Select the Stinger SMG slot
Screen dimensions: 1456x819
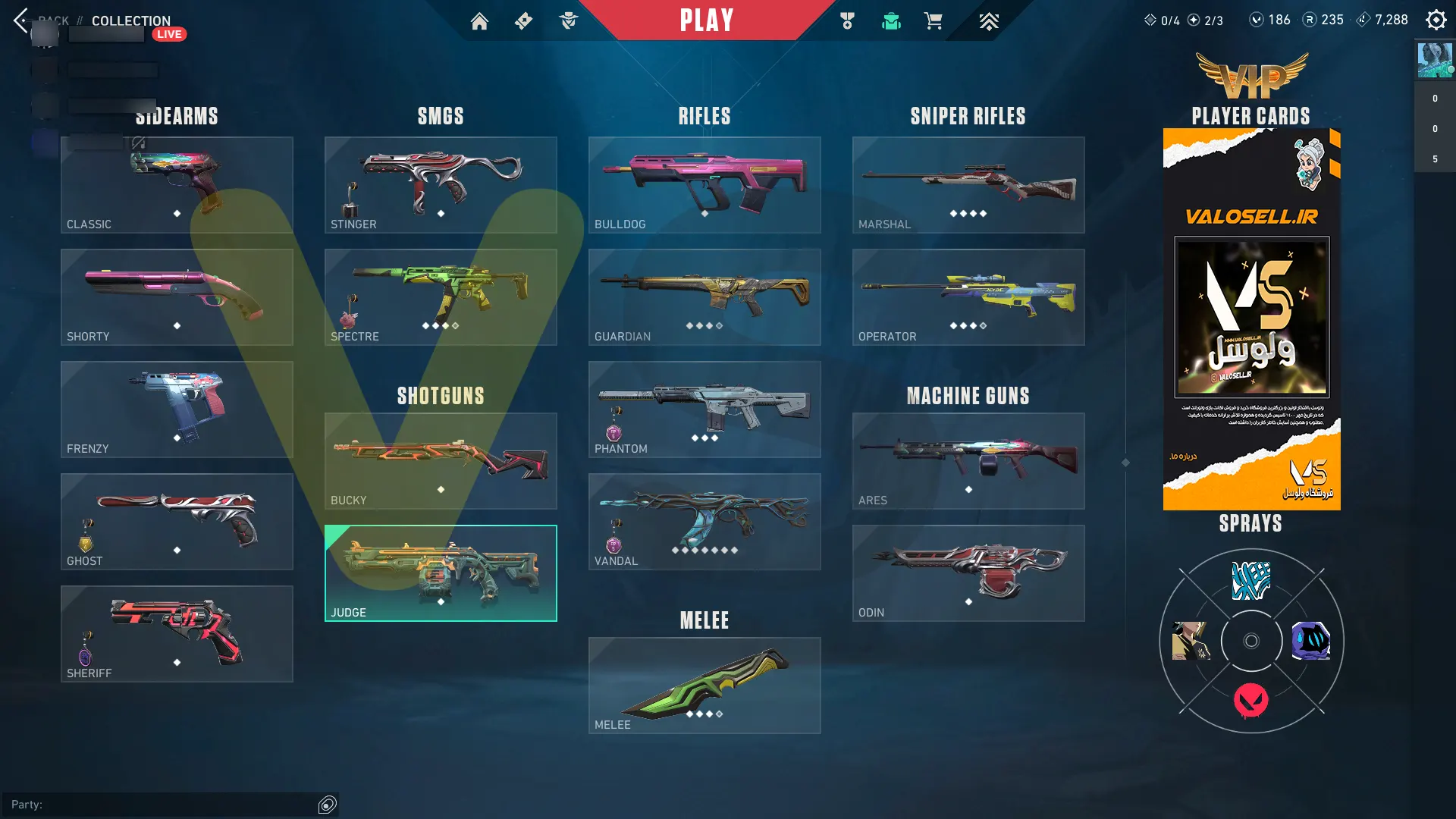pos(441,185)
